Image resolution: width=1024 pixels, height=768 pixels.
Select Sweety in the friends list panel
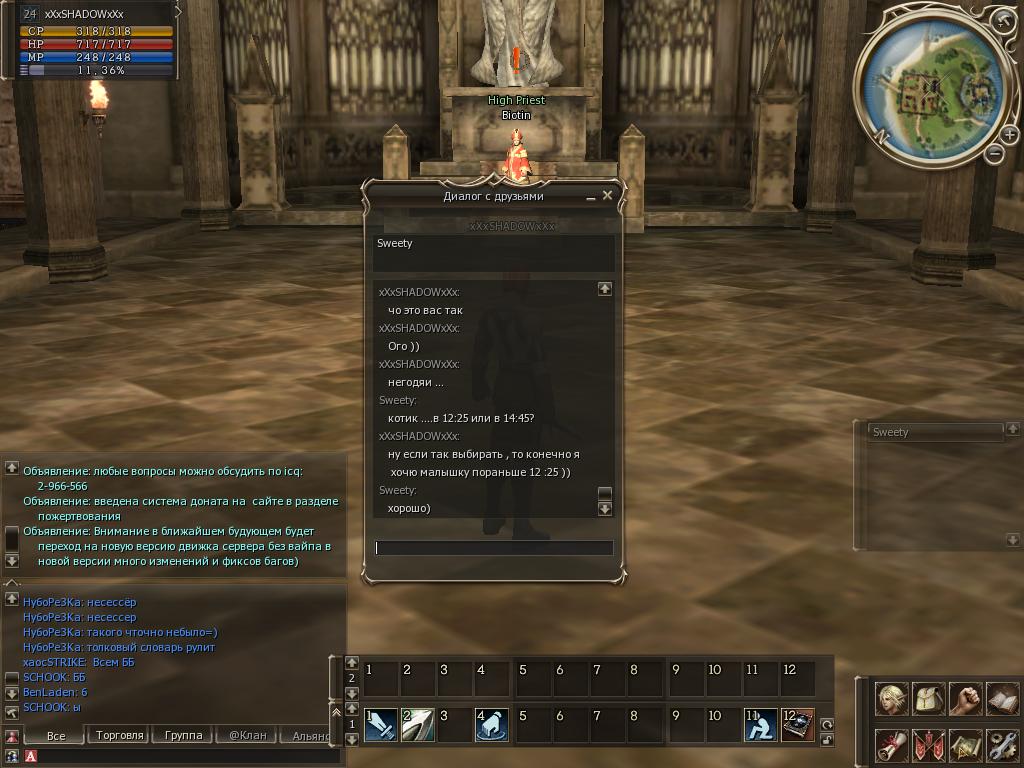tap(934, 432)
